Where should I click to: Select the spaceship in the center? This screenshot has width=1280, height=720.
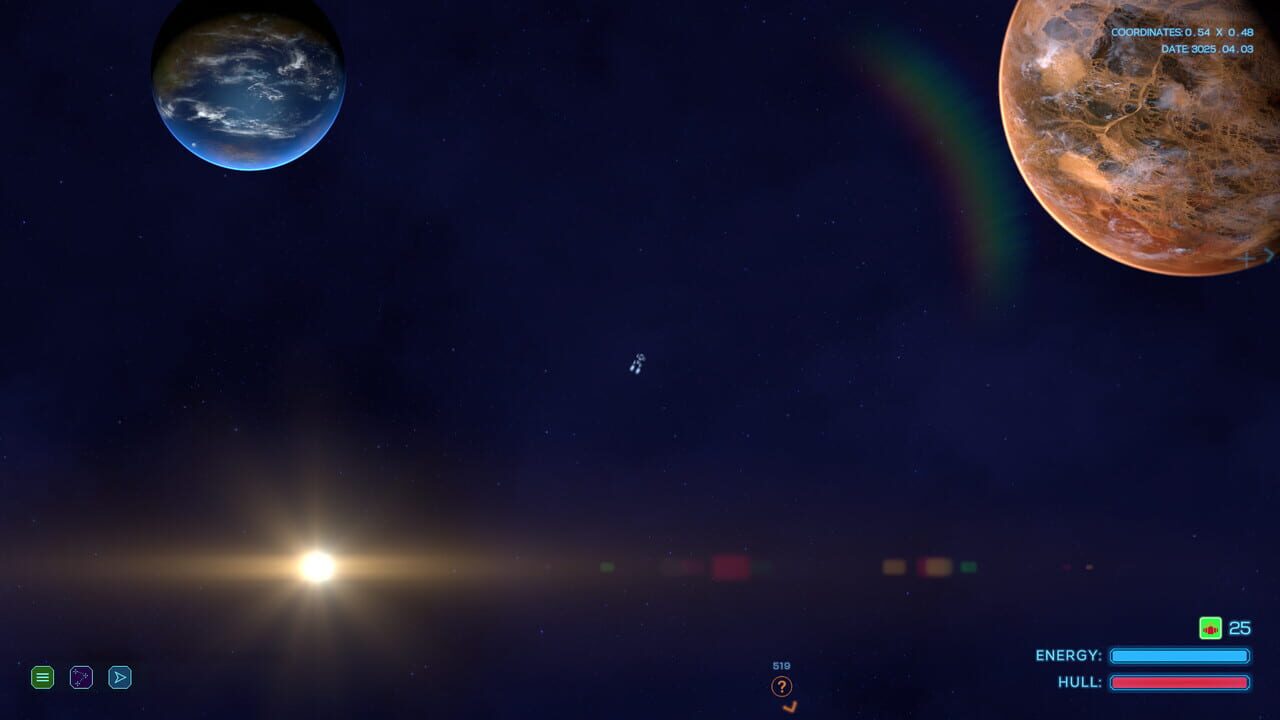(x=637, y=365)
